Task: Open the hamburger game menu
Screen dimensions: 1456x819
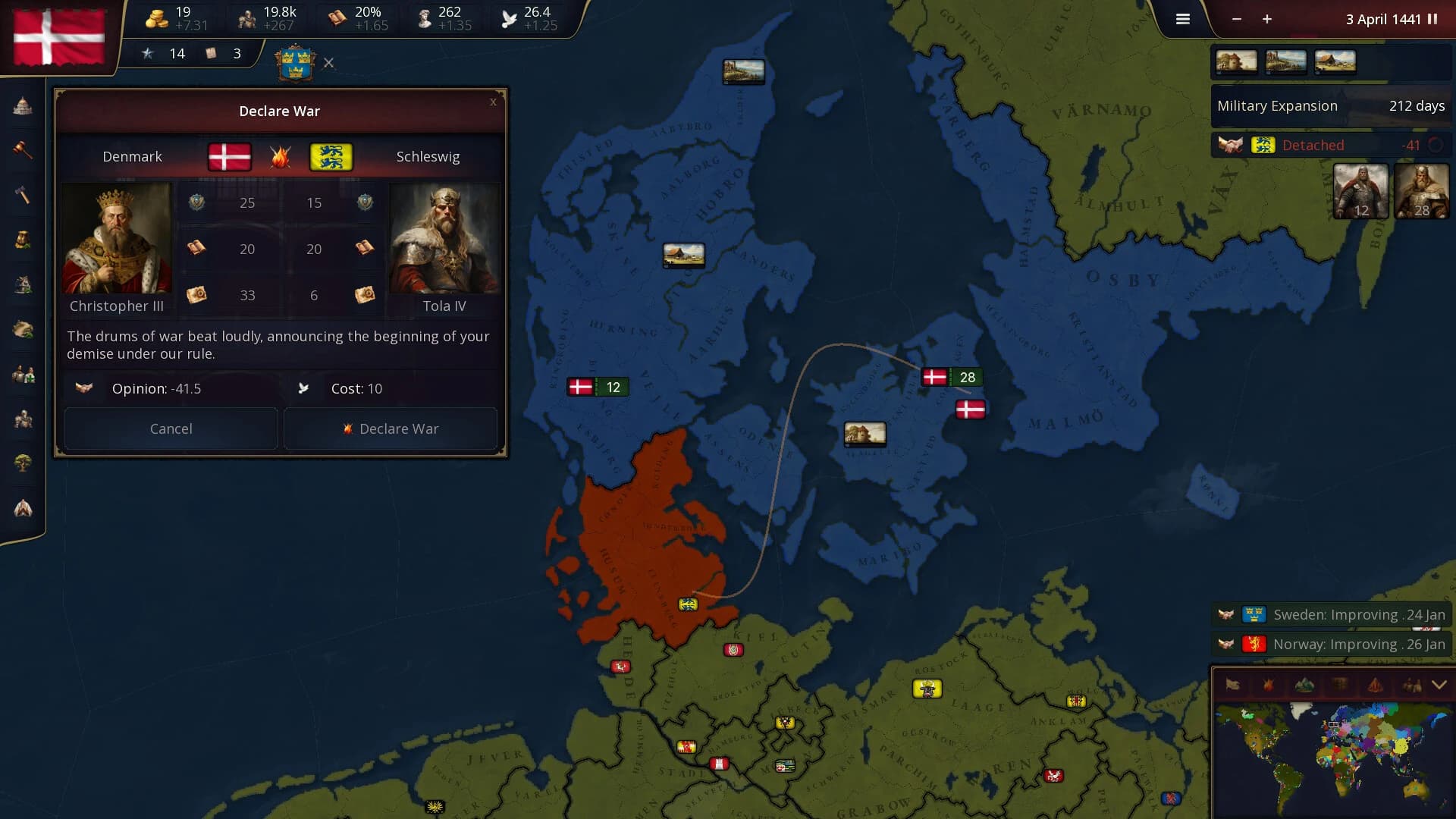Action: [x=1181, y=19]
